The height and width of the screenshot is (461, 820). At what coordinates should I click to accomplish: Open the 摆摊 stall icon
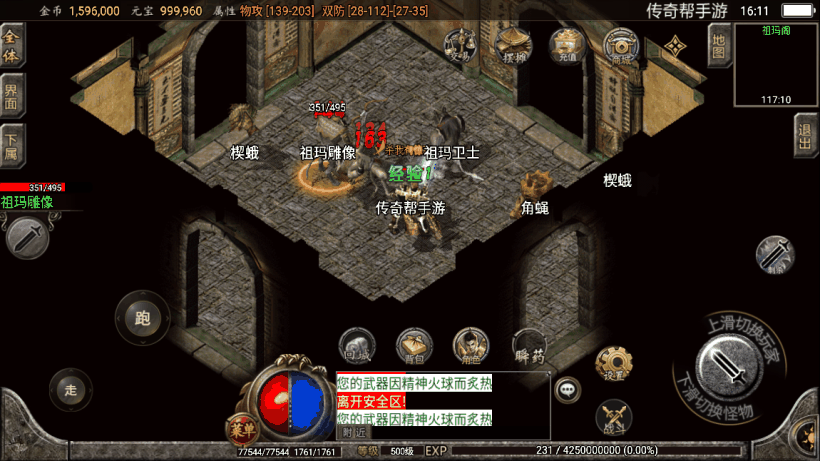click(x=514, y=46)
